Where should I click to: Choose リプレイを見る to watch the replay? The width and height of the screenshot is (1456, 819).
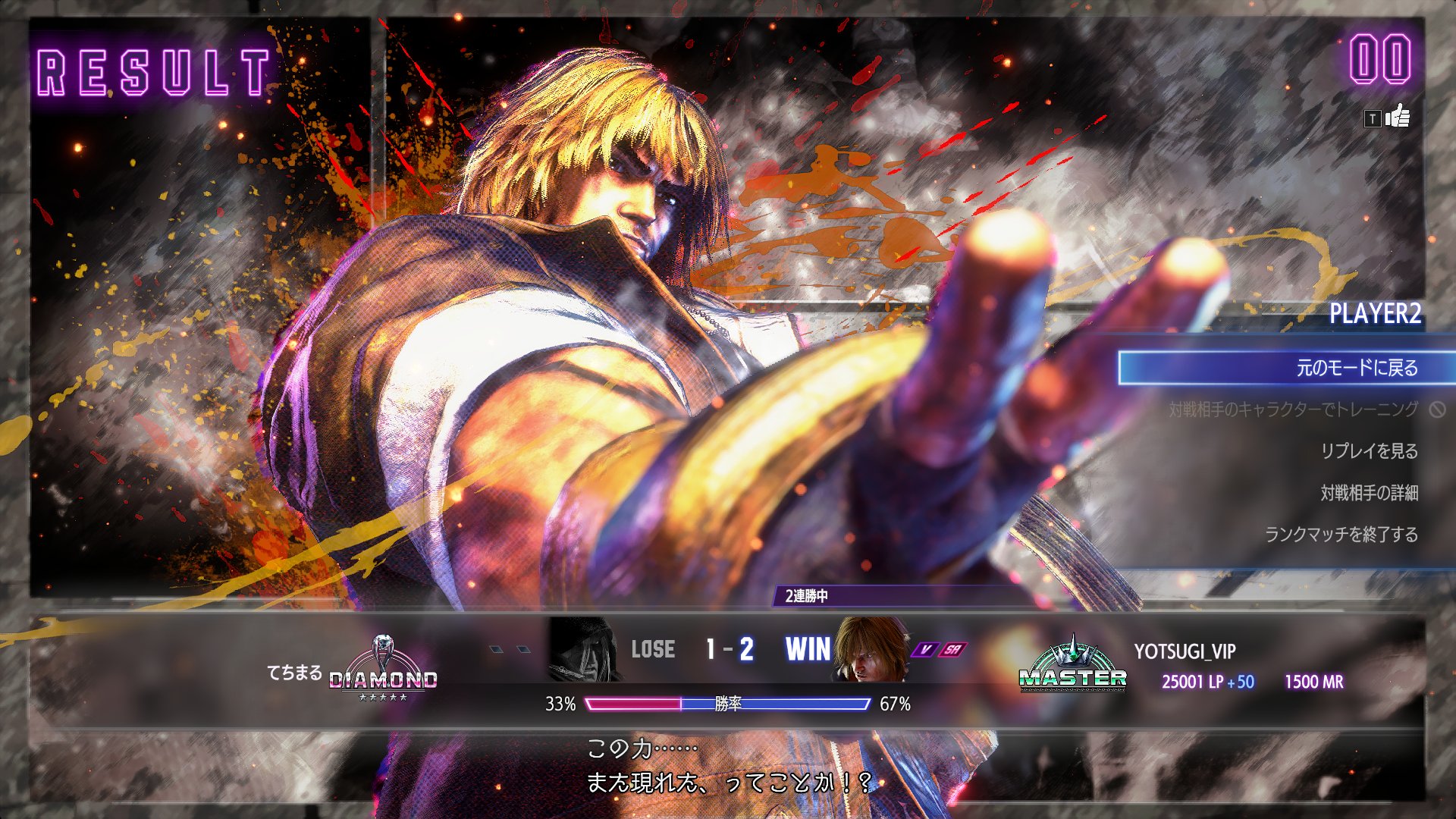tap(1369, 451)
